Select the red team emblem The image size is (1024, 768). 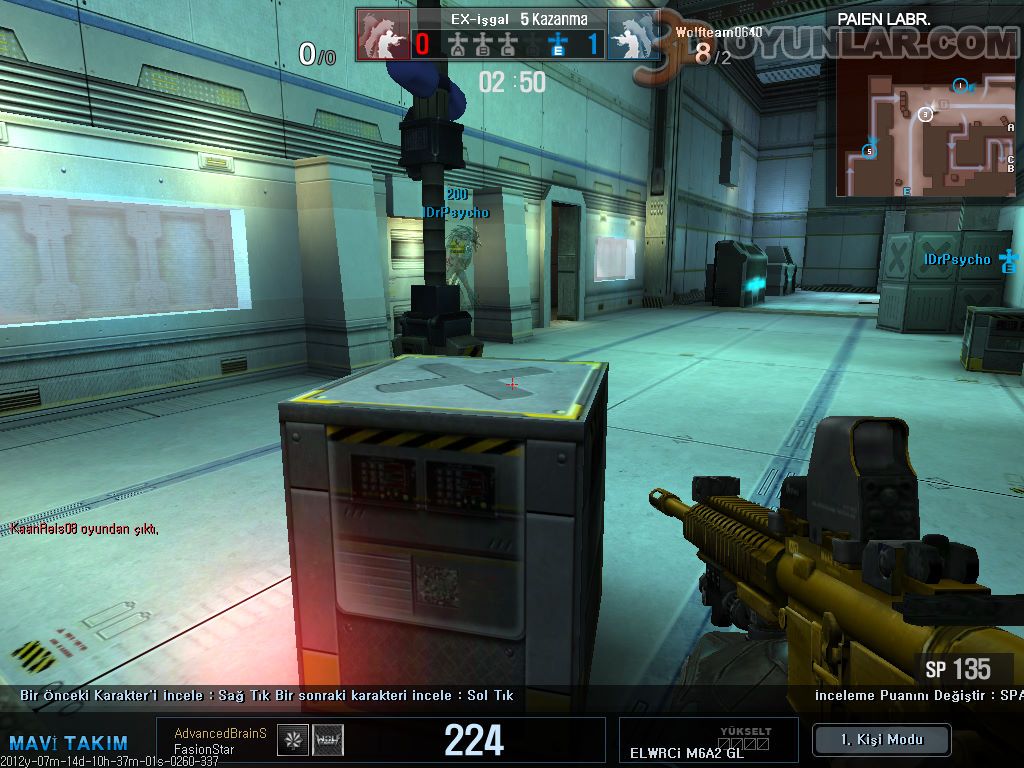(x=382, y=35)
